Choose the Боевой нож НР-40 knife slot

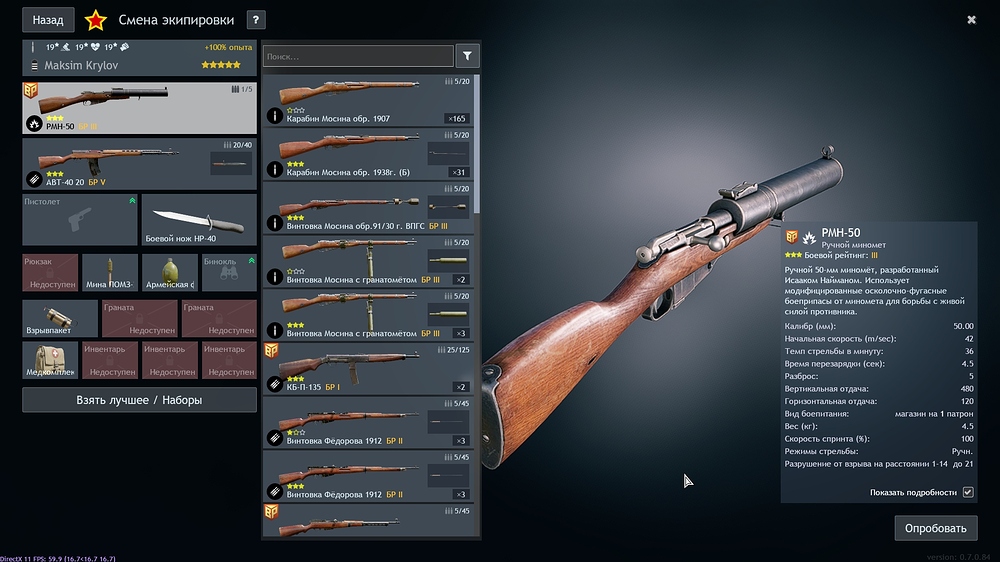tap(199, 220)
